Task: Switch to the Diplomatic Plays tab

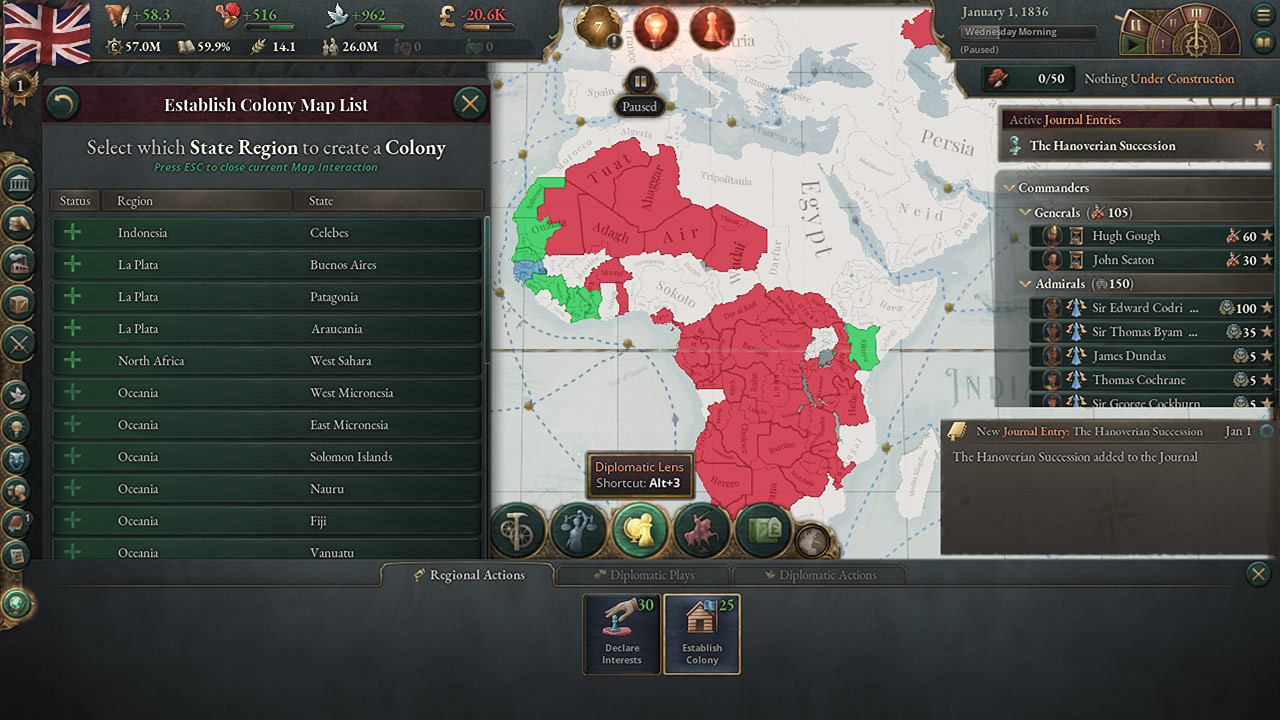Action: (643, 575)
